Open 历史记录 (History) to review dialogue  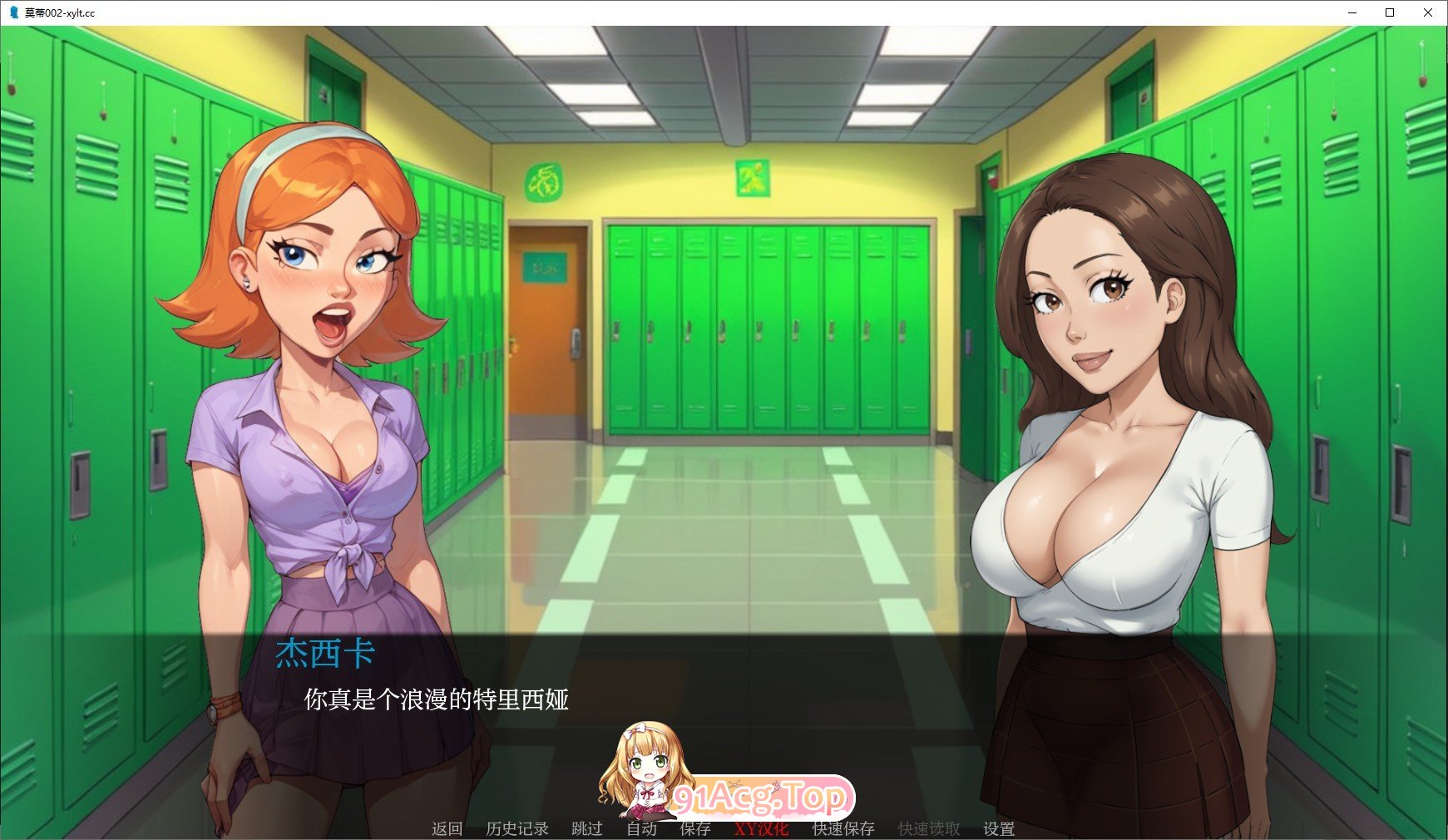tap(518, 828)
